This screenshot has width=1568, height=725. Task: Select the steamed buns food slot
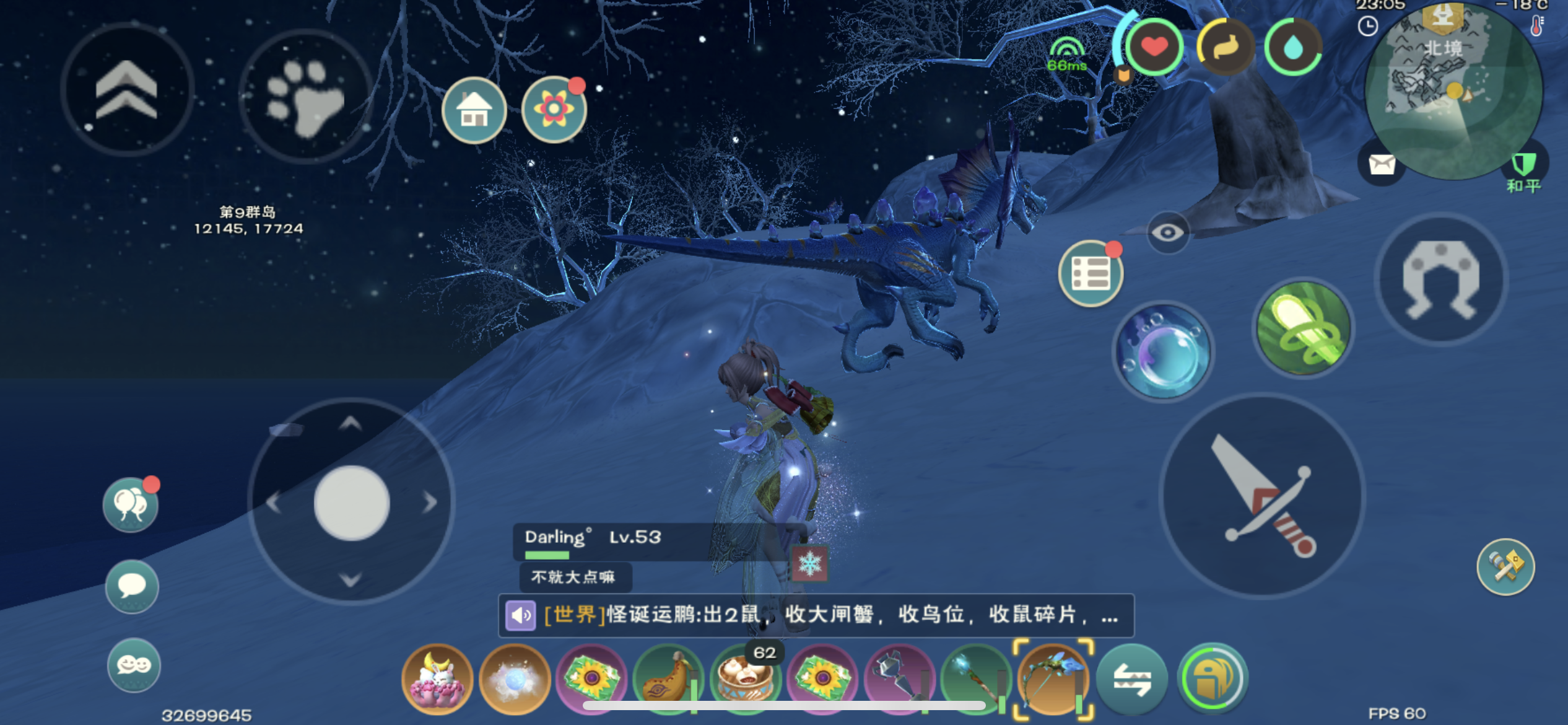[x=745, y=679]
